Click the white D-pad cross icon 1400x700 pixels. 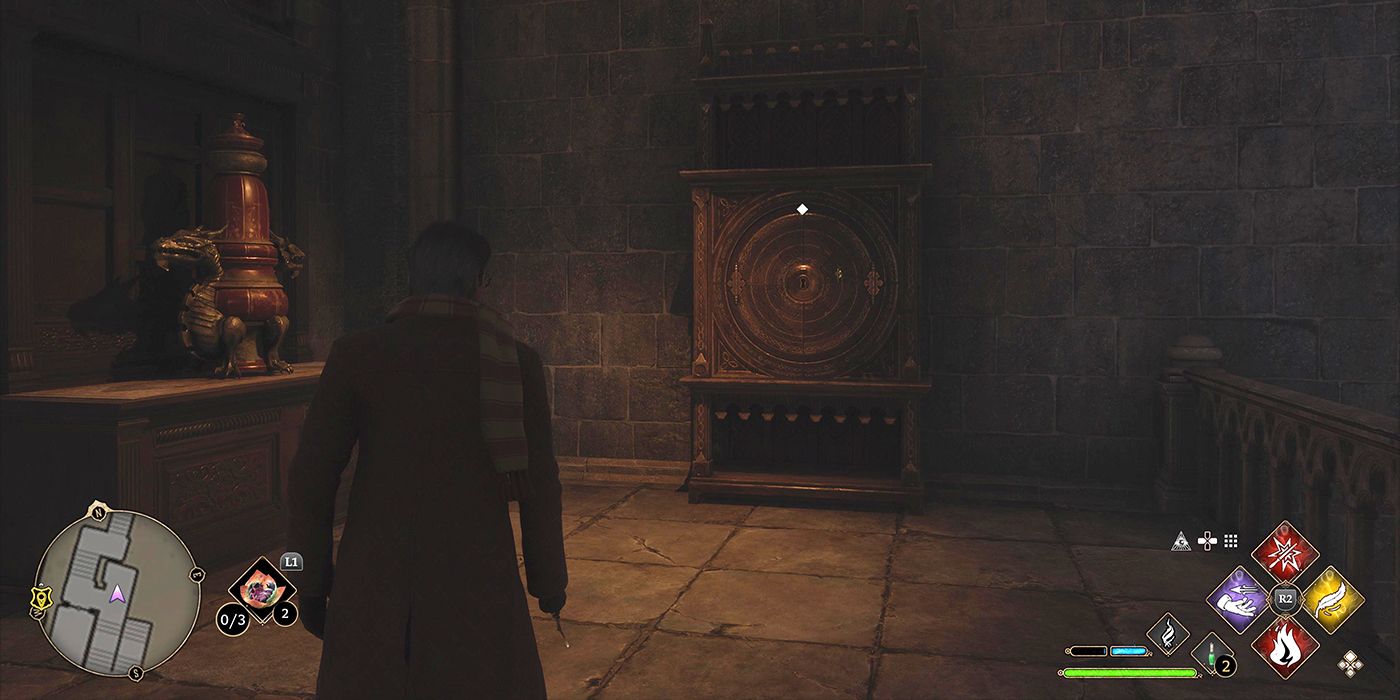coord(1207,541)
